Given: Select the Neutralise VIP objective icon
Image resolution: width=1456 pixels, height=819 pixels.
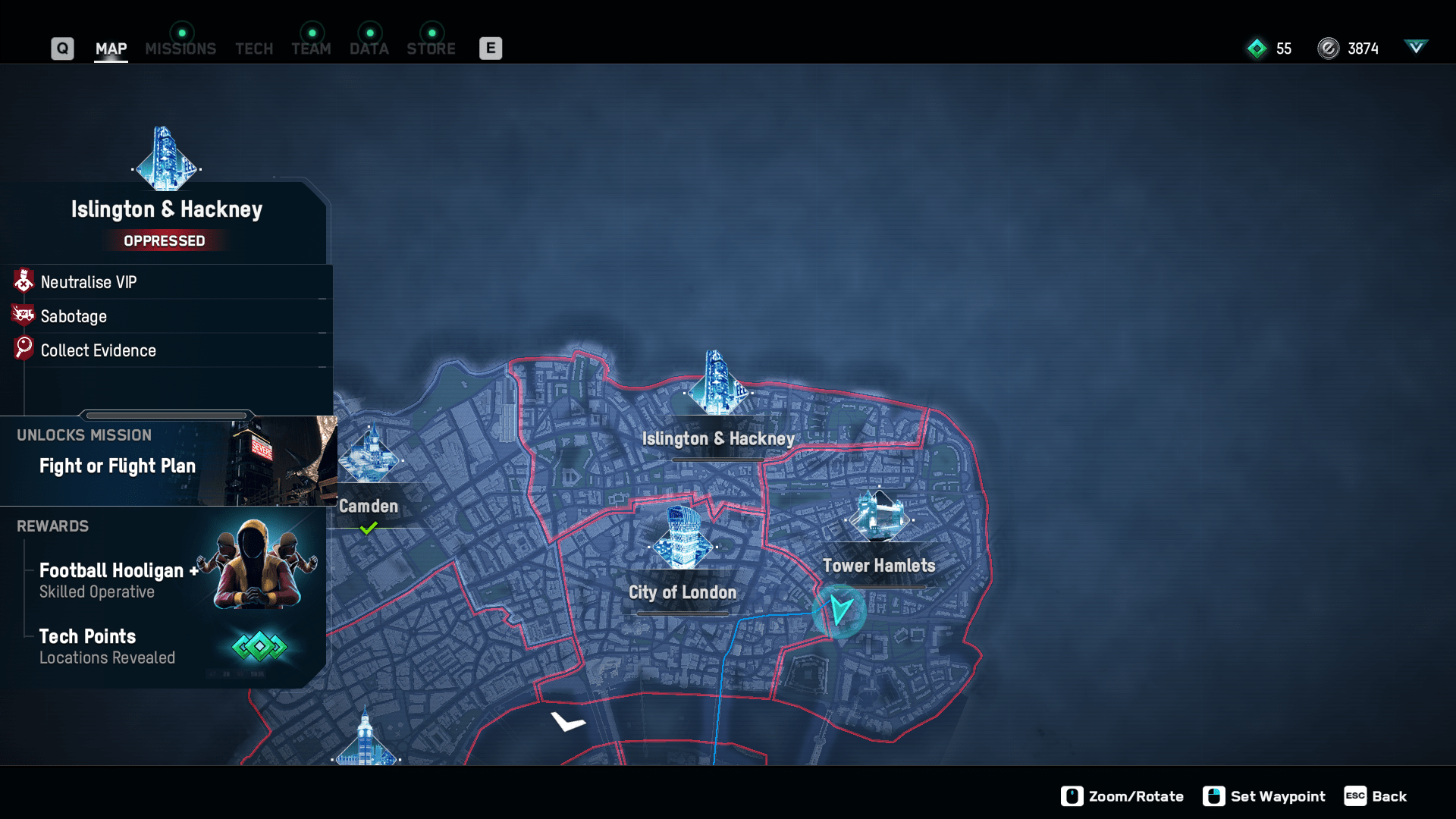Looking at the screenshot, I should click(23, 281).
